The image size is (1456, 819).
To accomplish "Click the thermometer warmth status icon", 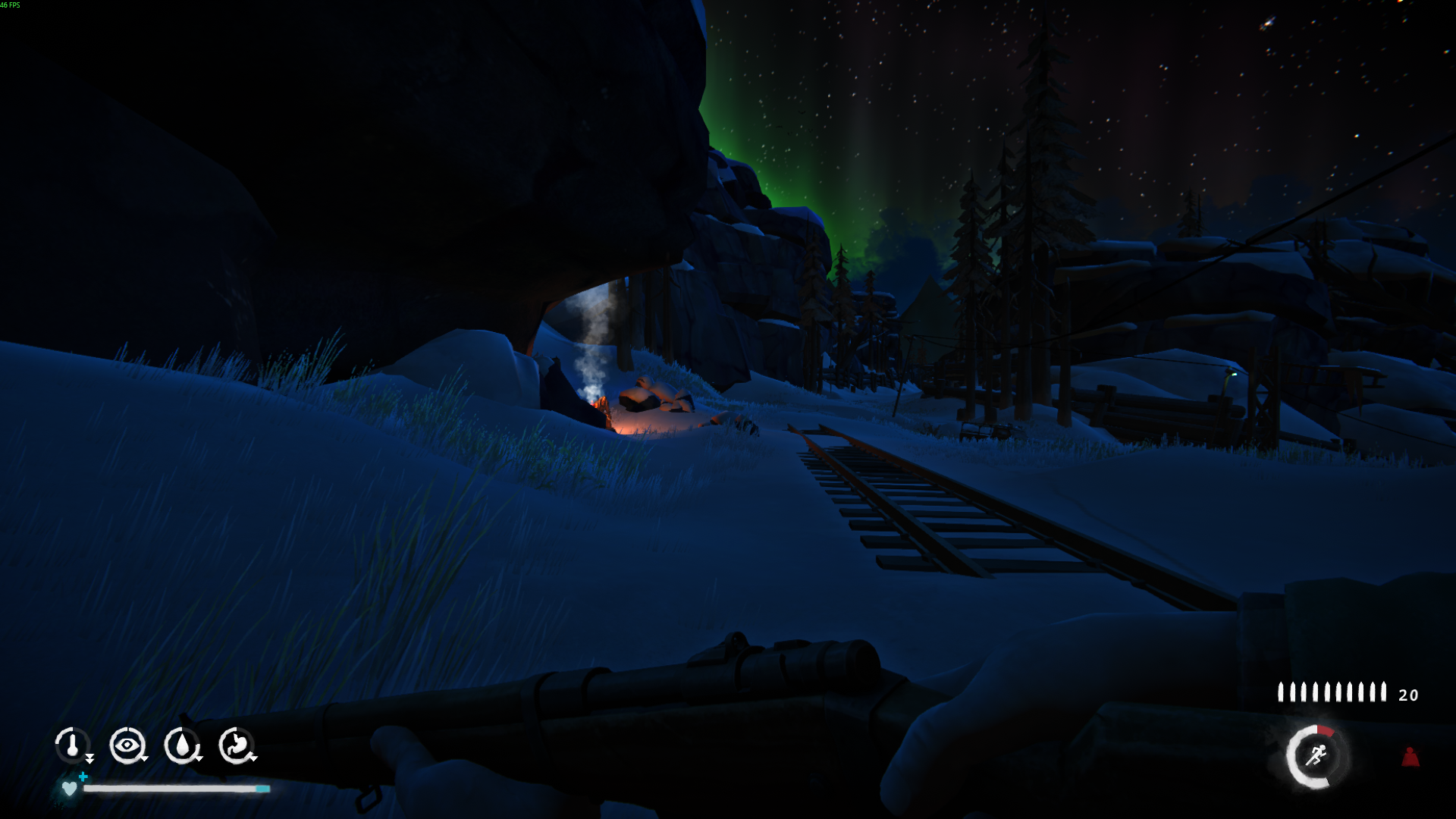I will (x=73, y=745).
